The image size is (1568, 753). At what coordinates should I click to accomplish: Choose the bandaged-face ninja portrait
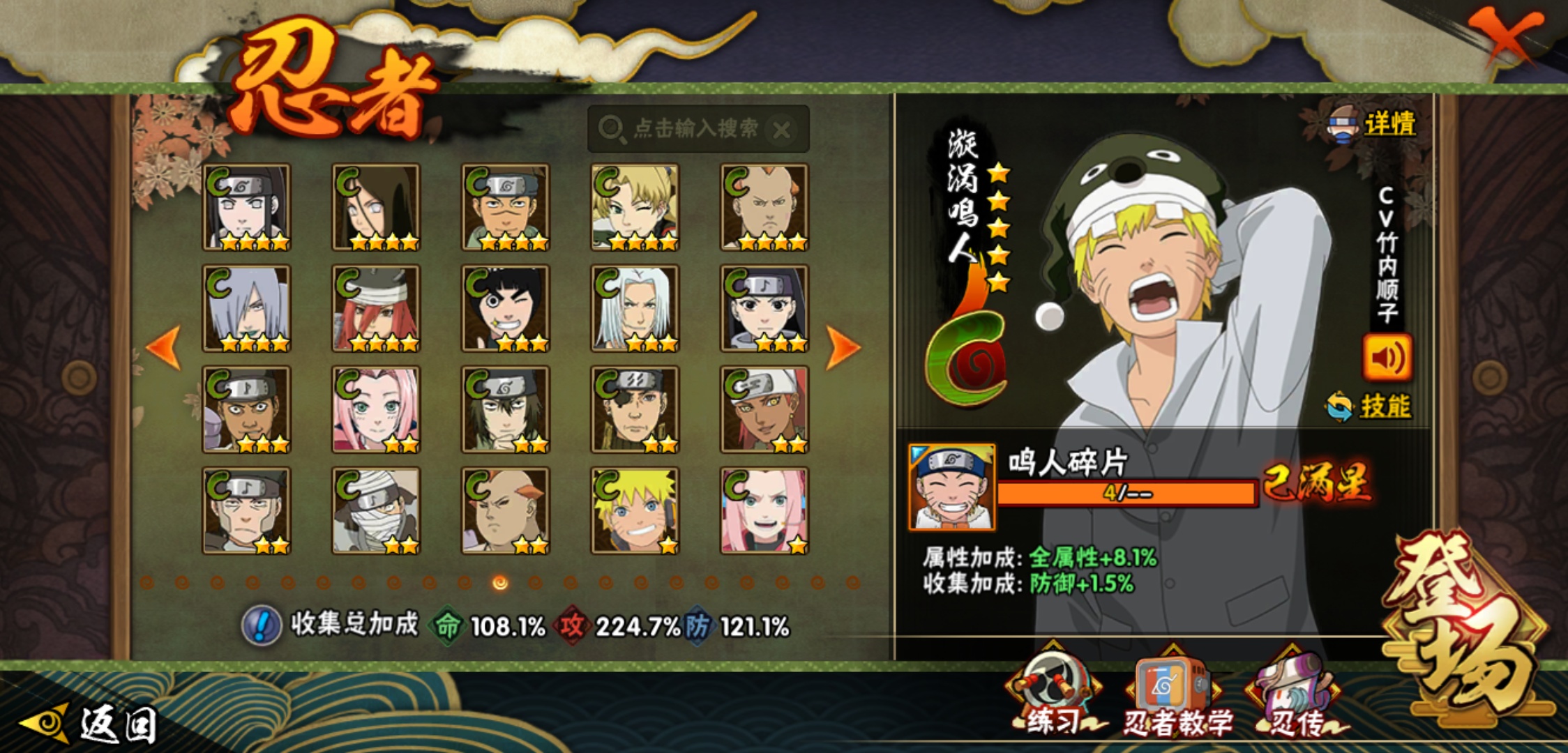(376, 510)
